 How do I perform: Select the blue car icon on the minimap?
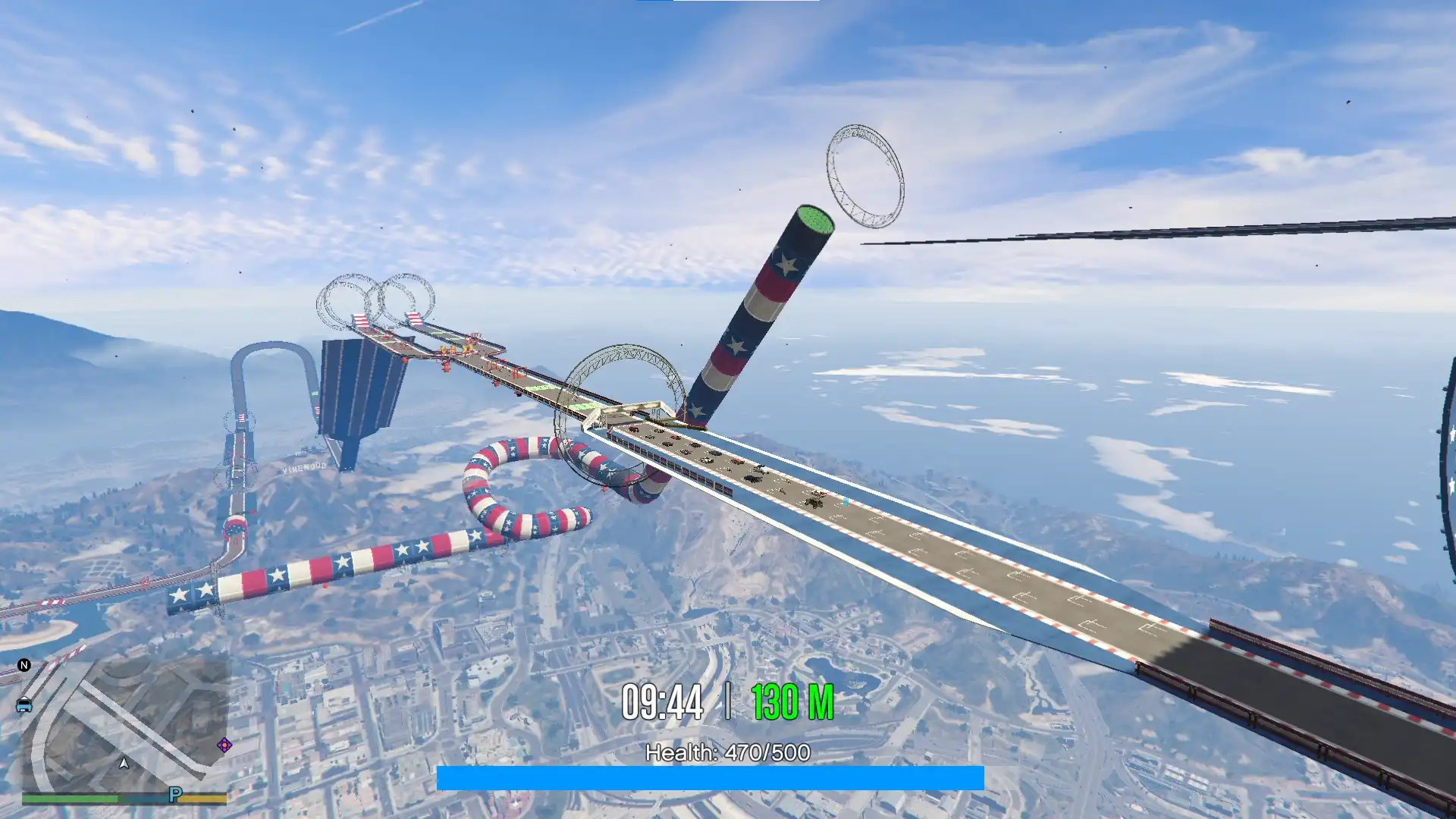pos(24,705)
